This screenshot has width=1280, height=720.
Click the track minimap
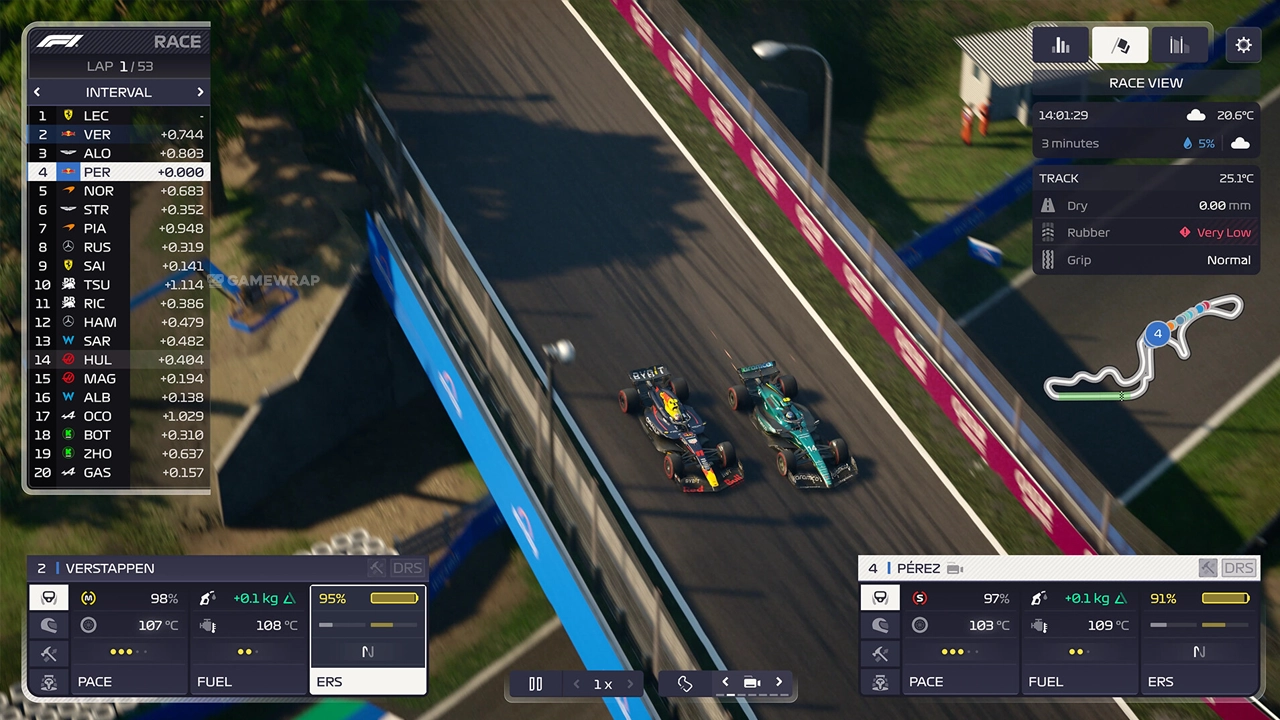click(x=1144, y=350)
